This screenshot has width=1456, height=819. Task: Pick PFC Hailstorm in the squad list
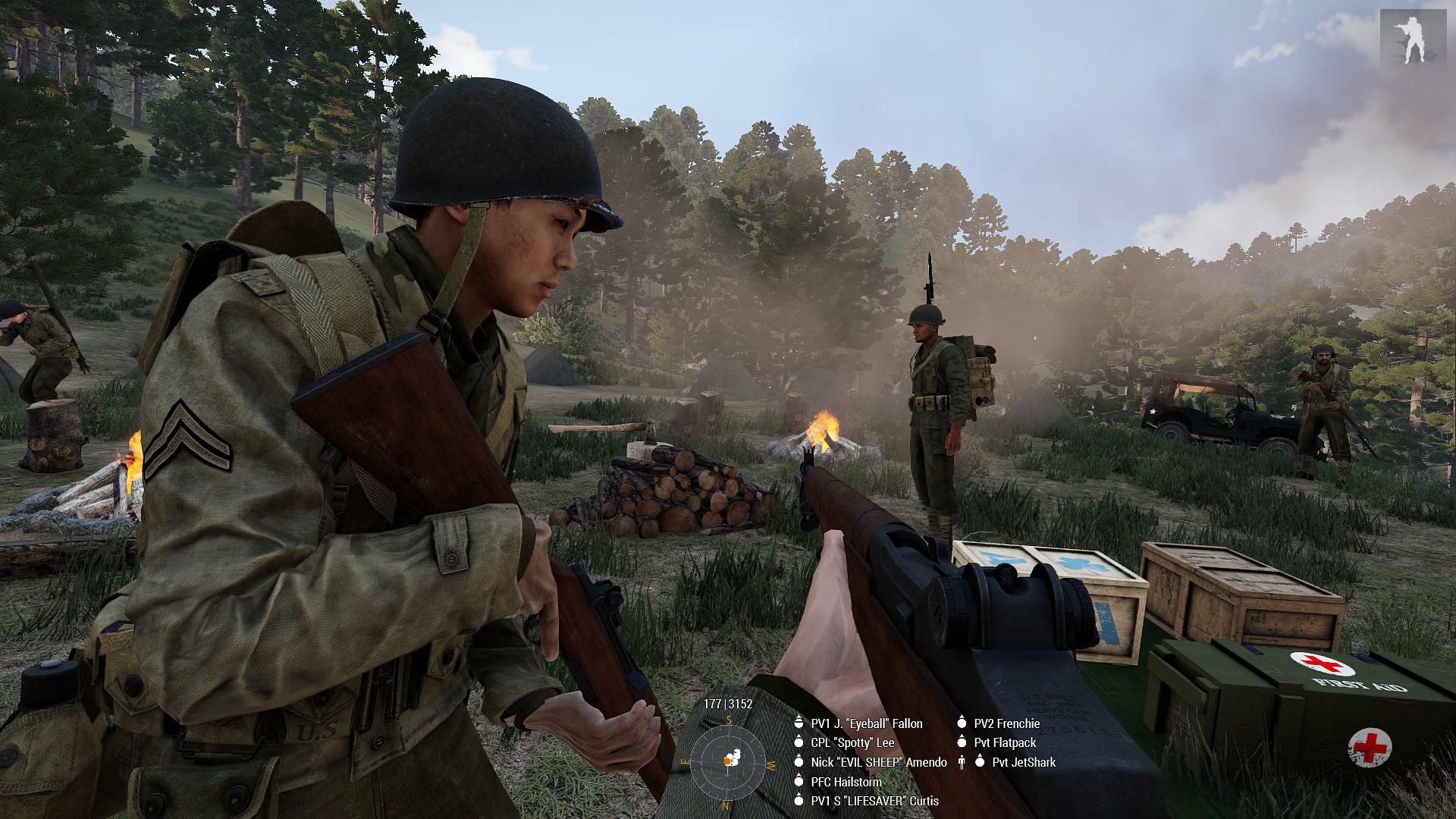[846, 781]
